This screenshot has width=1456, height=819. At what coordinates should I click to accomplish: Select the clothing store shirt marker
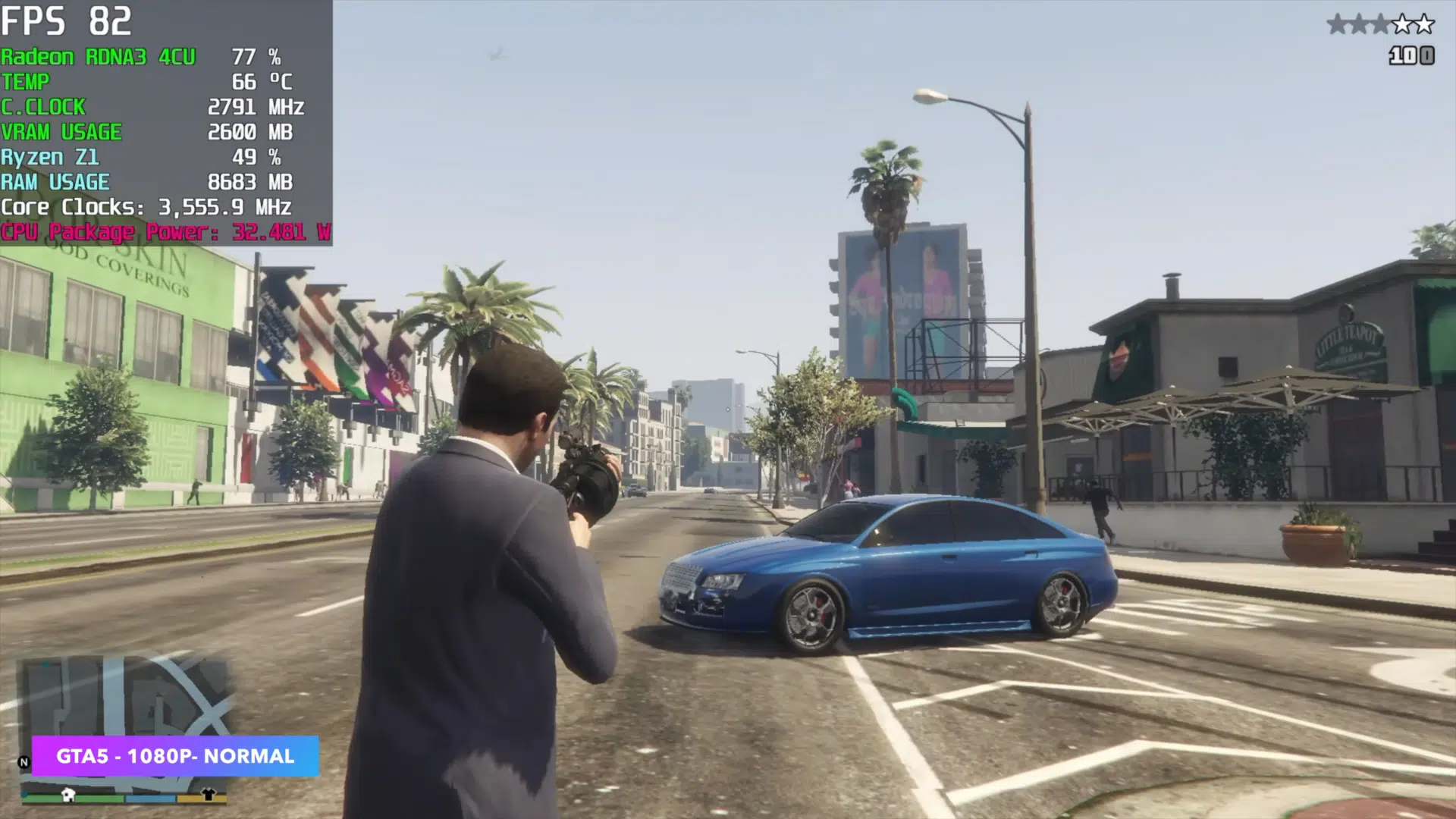coord(209,795)
